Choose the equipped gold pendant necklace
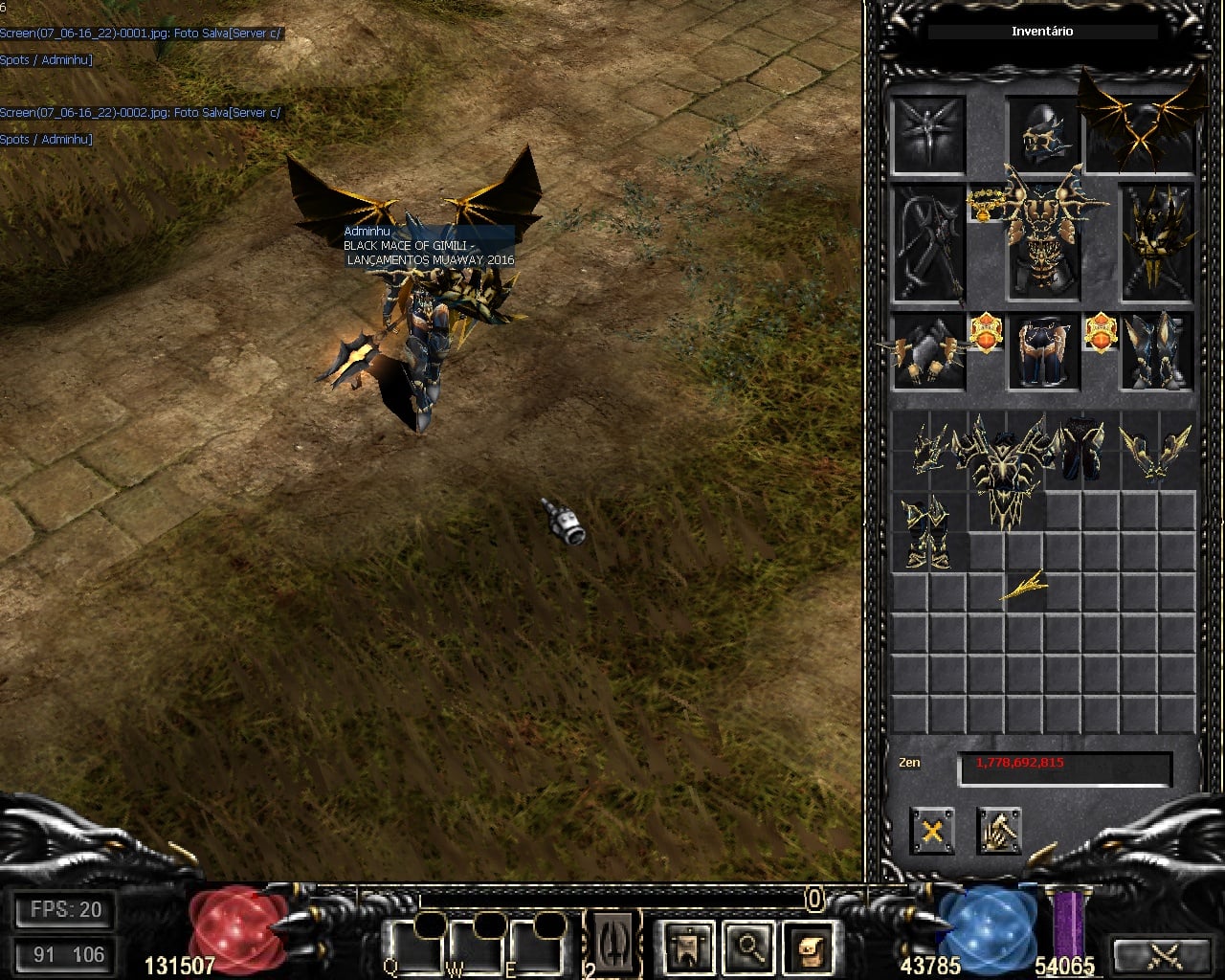Screen dimensions: 1225x980 (985, 203)
